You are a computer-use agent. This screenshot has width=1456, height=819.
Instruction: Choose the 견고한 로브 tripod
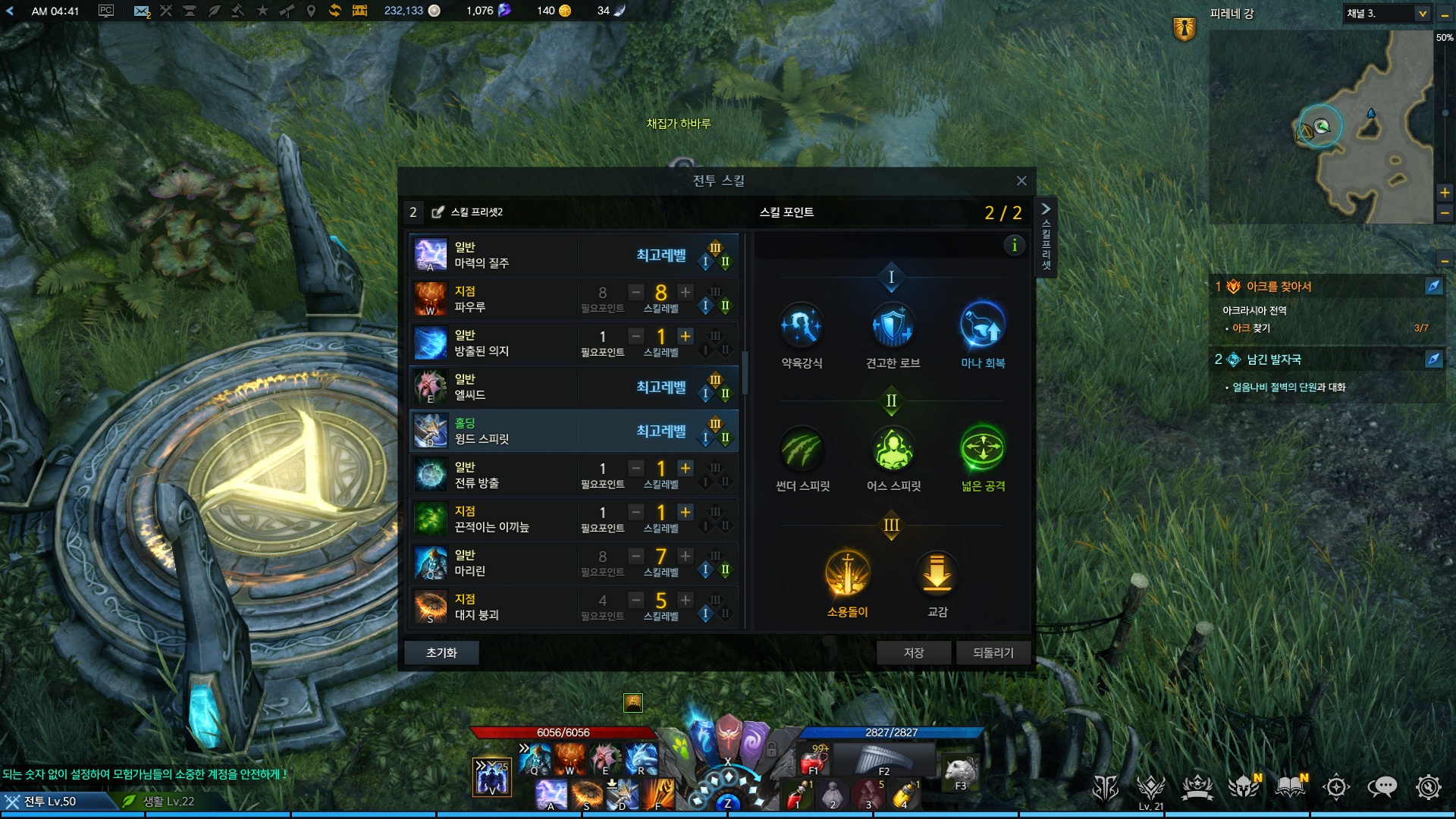pyautogui.click(x=893, y=326)
